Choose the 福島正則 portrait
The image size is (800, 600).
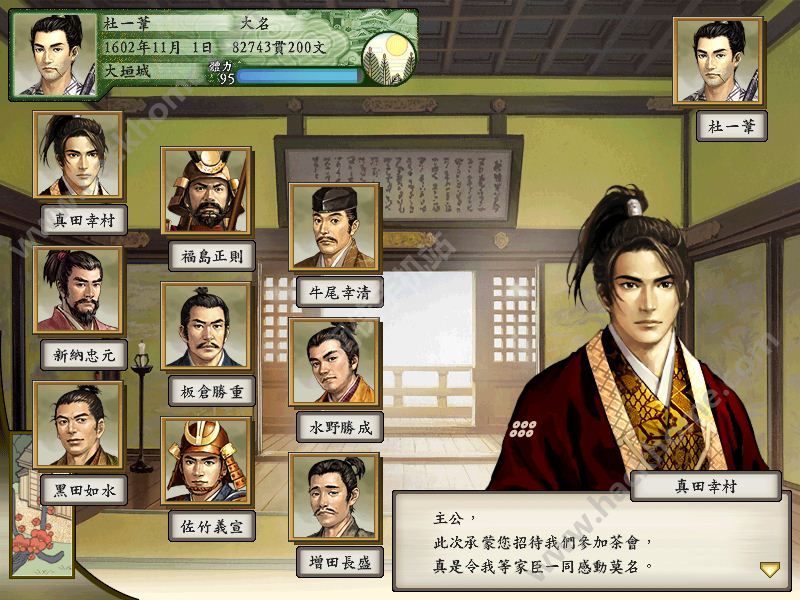click(x=206, y=192)
